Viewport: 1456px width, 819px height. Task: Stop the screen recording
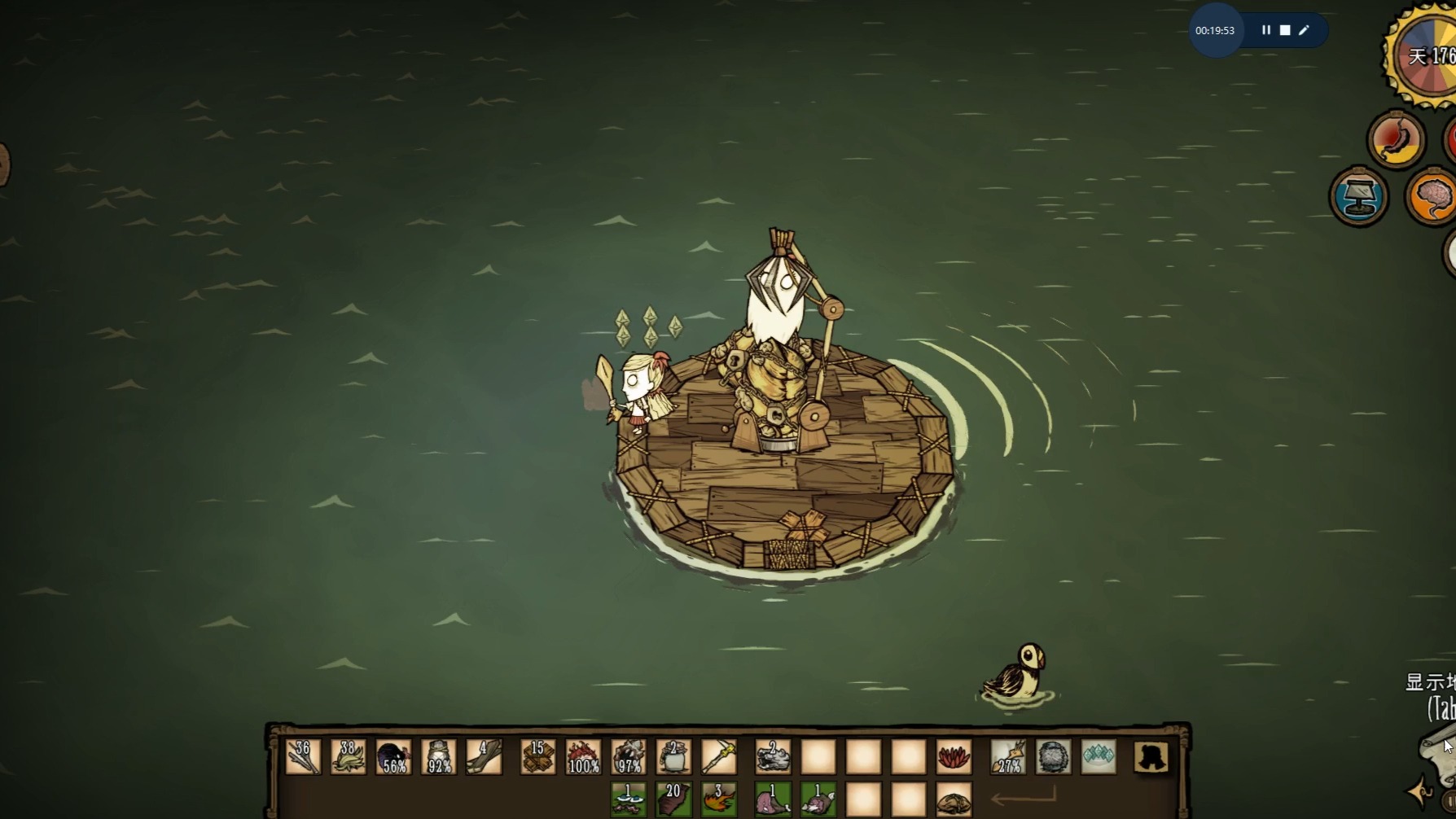click(x=1285, y=30)
